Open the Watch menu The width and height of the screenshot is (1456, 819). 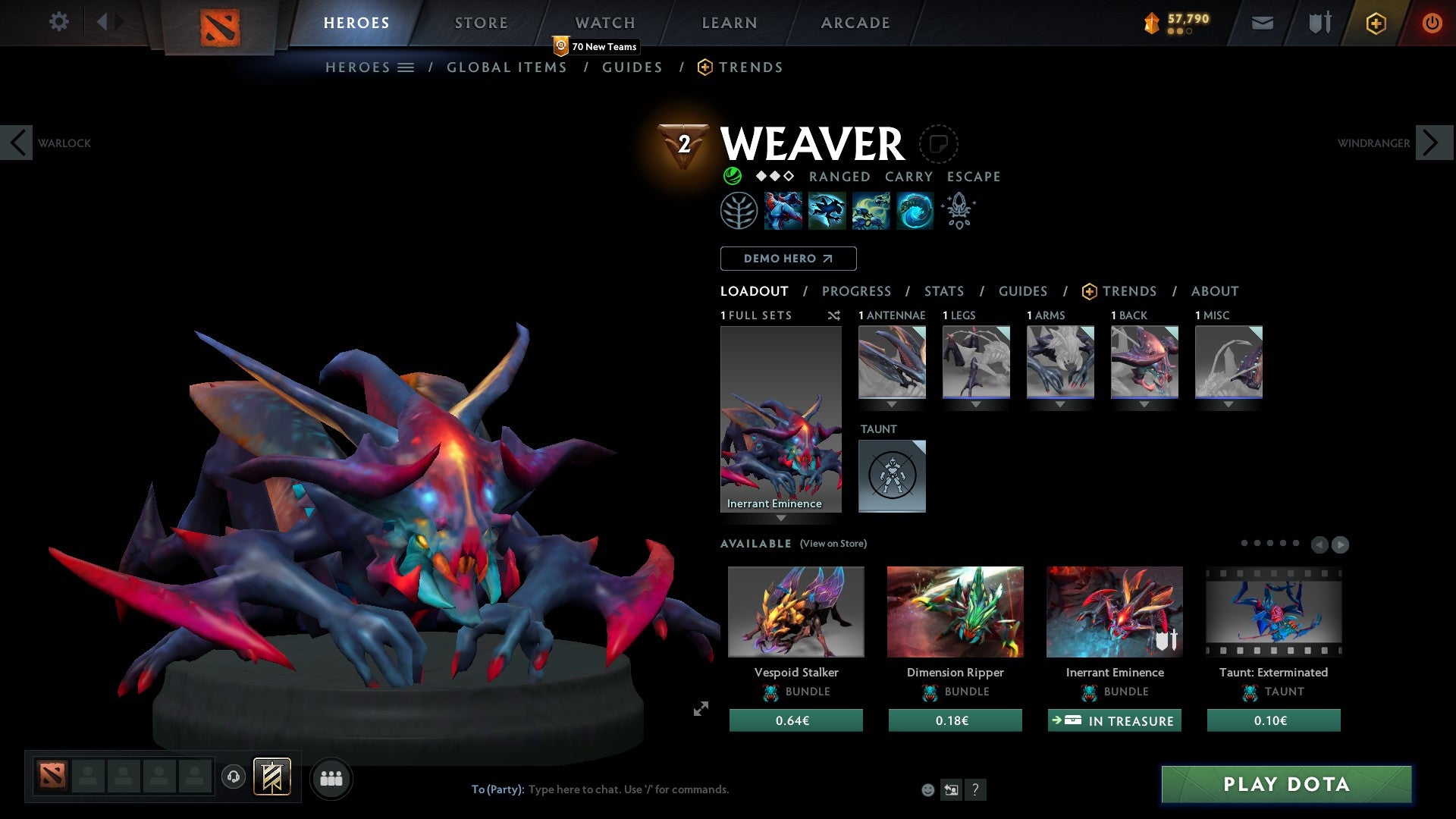pos(604,22)
